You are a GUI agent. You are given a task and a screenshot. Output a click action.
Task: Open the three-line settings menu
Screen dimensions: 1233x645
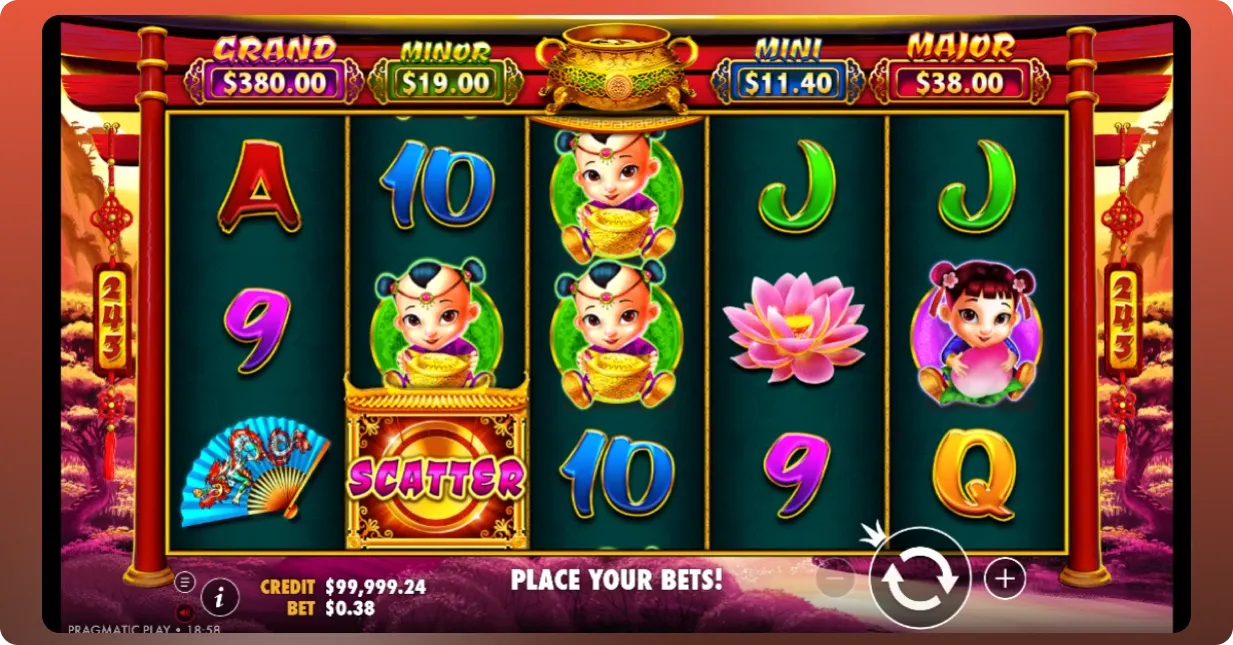tap(185, 582)
